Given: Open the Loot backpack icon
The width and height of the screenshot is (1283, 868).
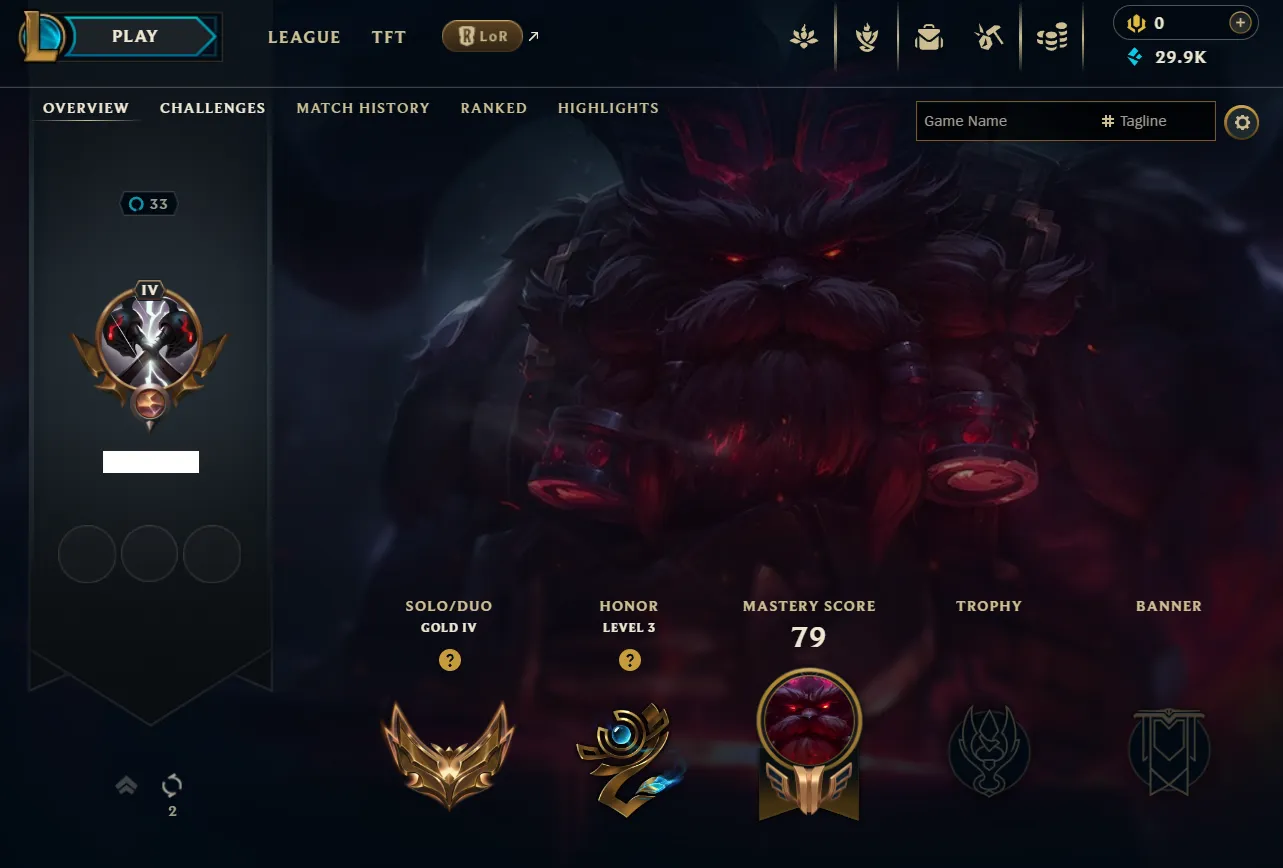Looking at the screenshot, I should [929, 35].
